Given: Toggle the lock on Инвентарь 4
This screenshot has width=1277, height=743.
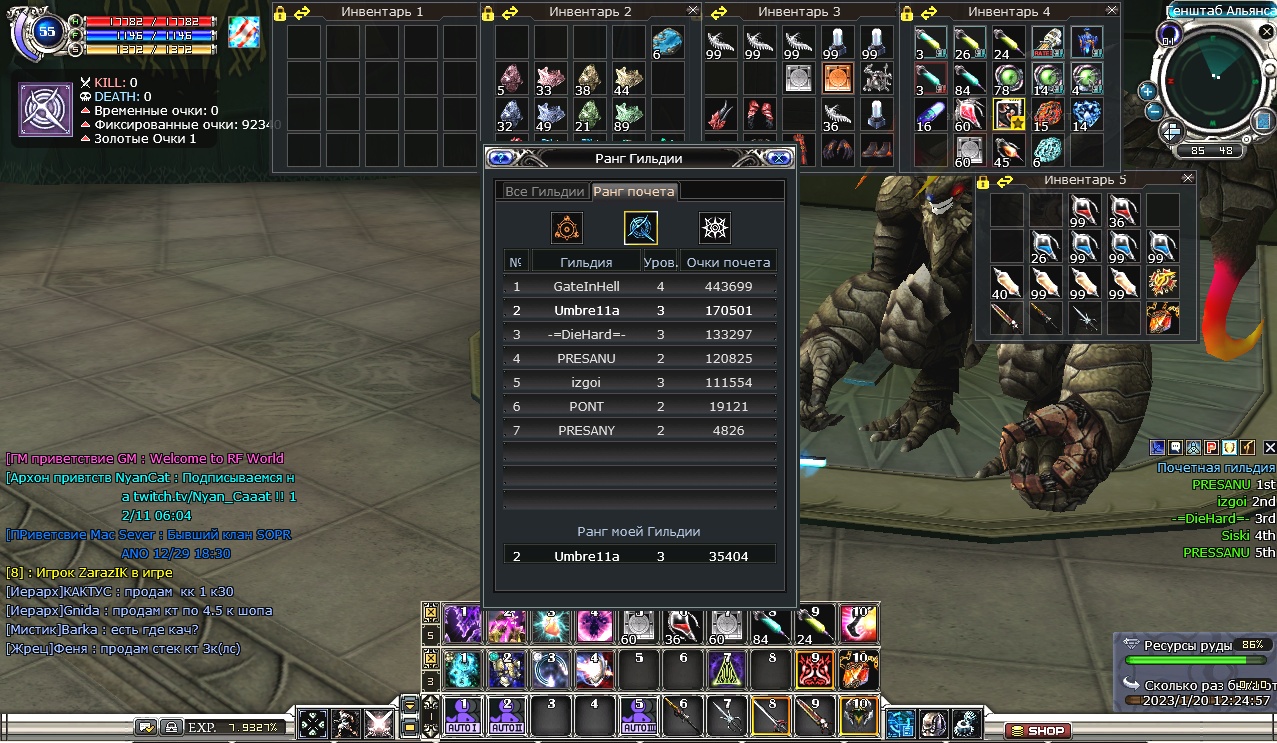Looking at the screenshot, I should tap(907, 12).
